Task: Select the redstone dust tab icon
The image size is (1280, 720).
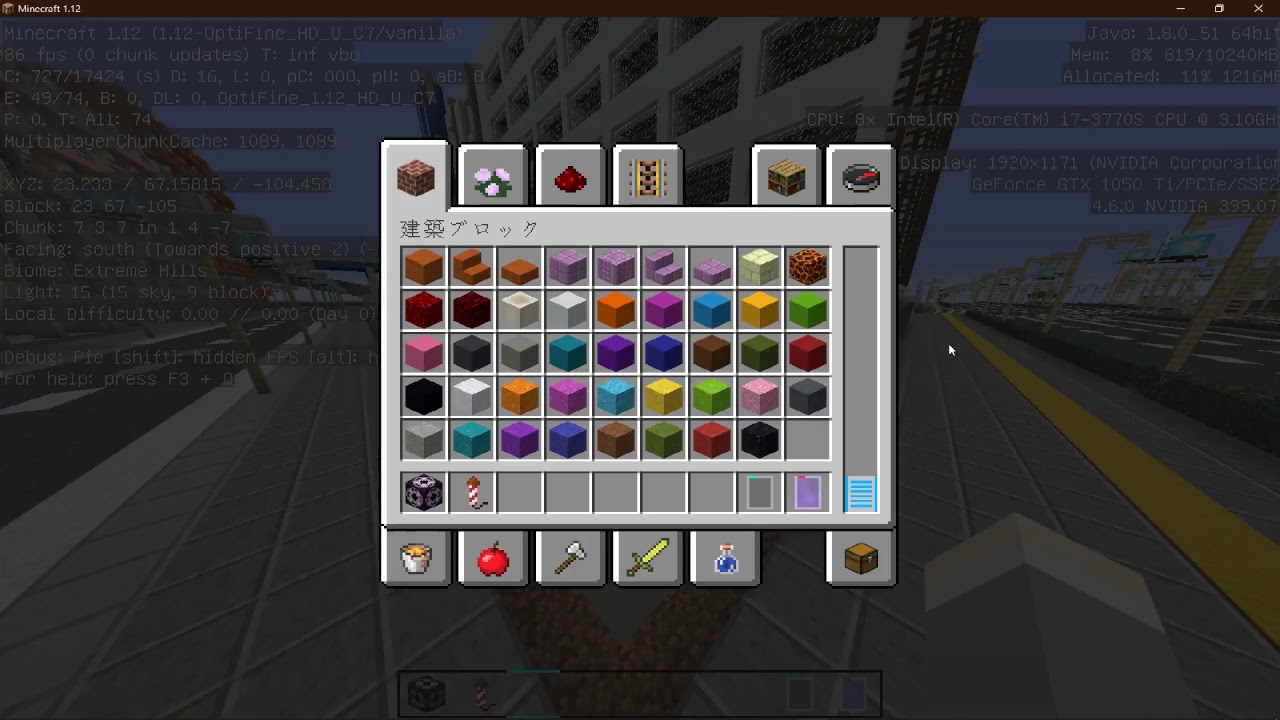Action: pyautogui.click(x=570, y=175)
